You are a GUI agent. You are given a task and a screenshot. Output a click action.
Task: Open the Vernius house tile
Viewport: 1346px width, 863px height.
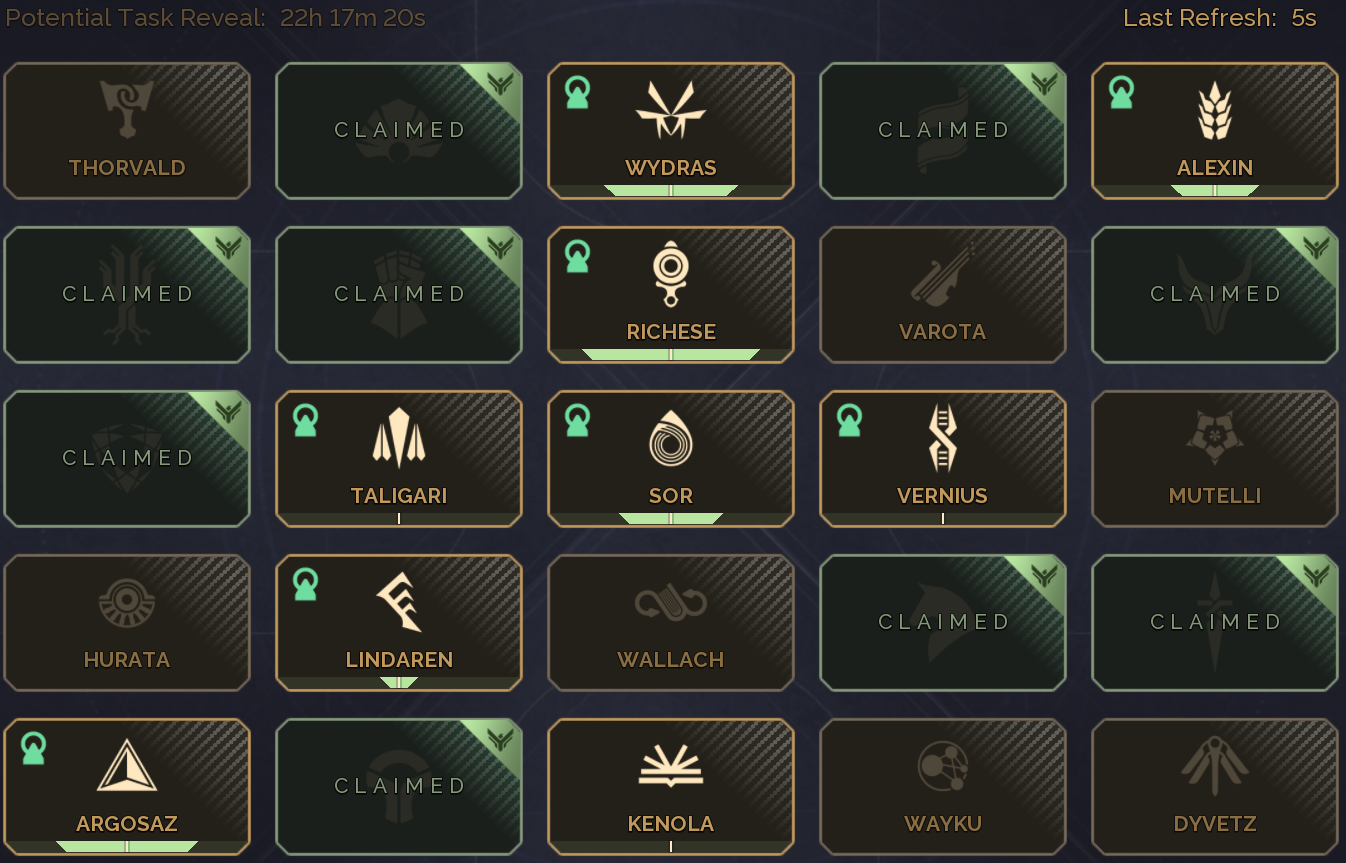coord(943,459)
